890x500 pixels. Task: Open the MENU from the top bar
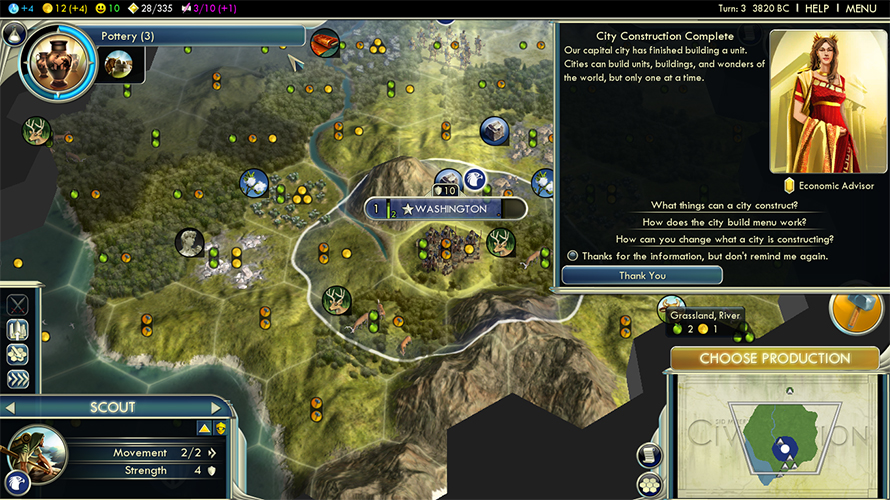861,8
